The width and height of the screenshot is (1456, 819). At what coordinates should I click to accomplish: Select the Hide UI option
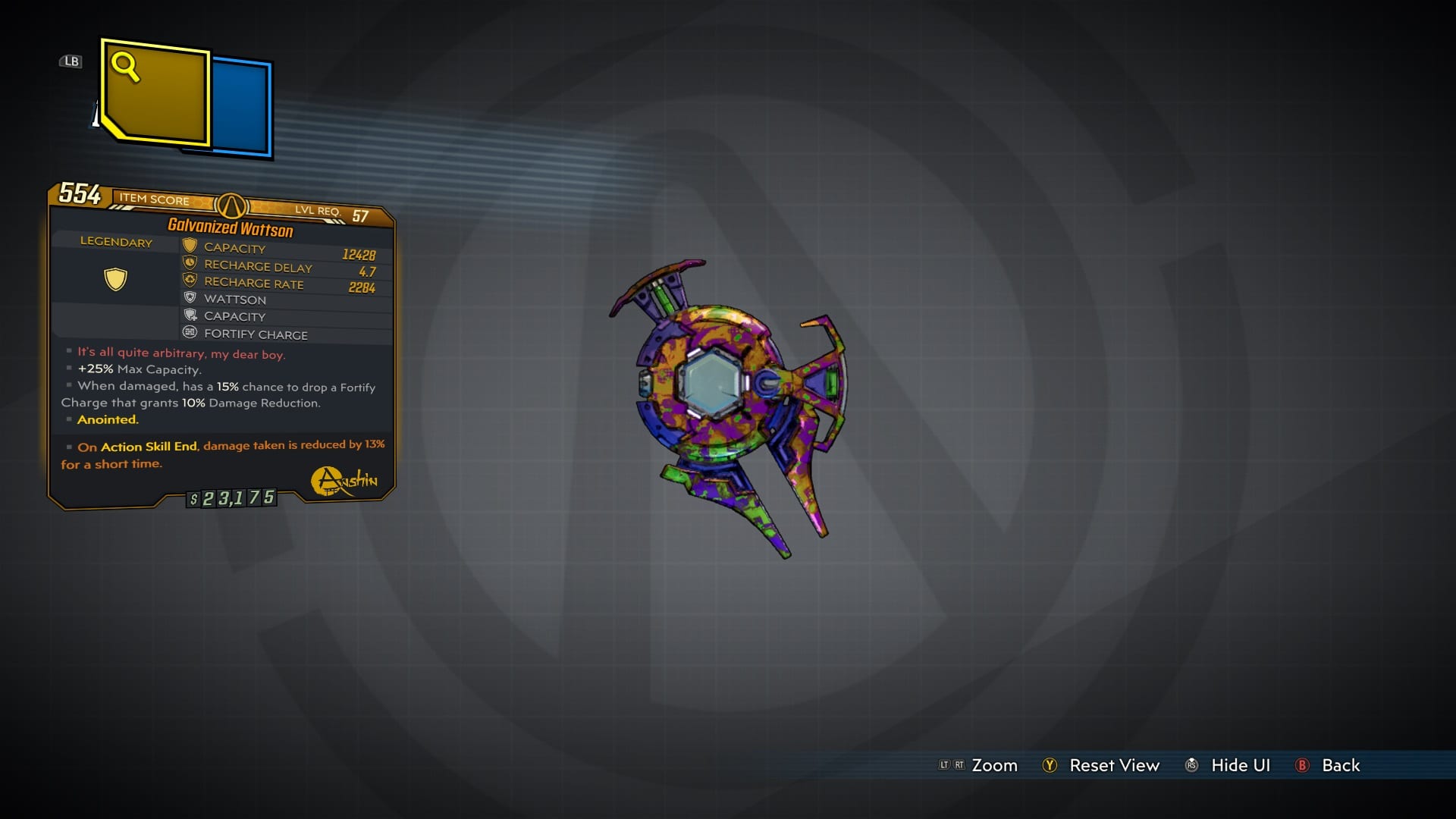(x=1240, y=765)
